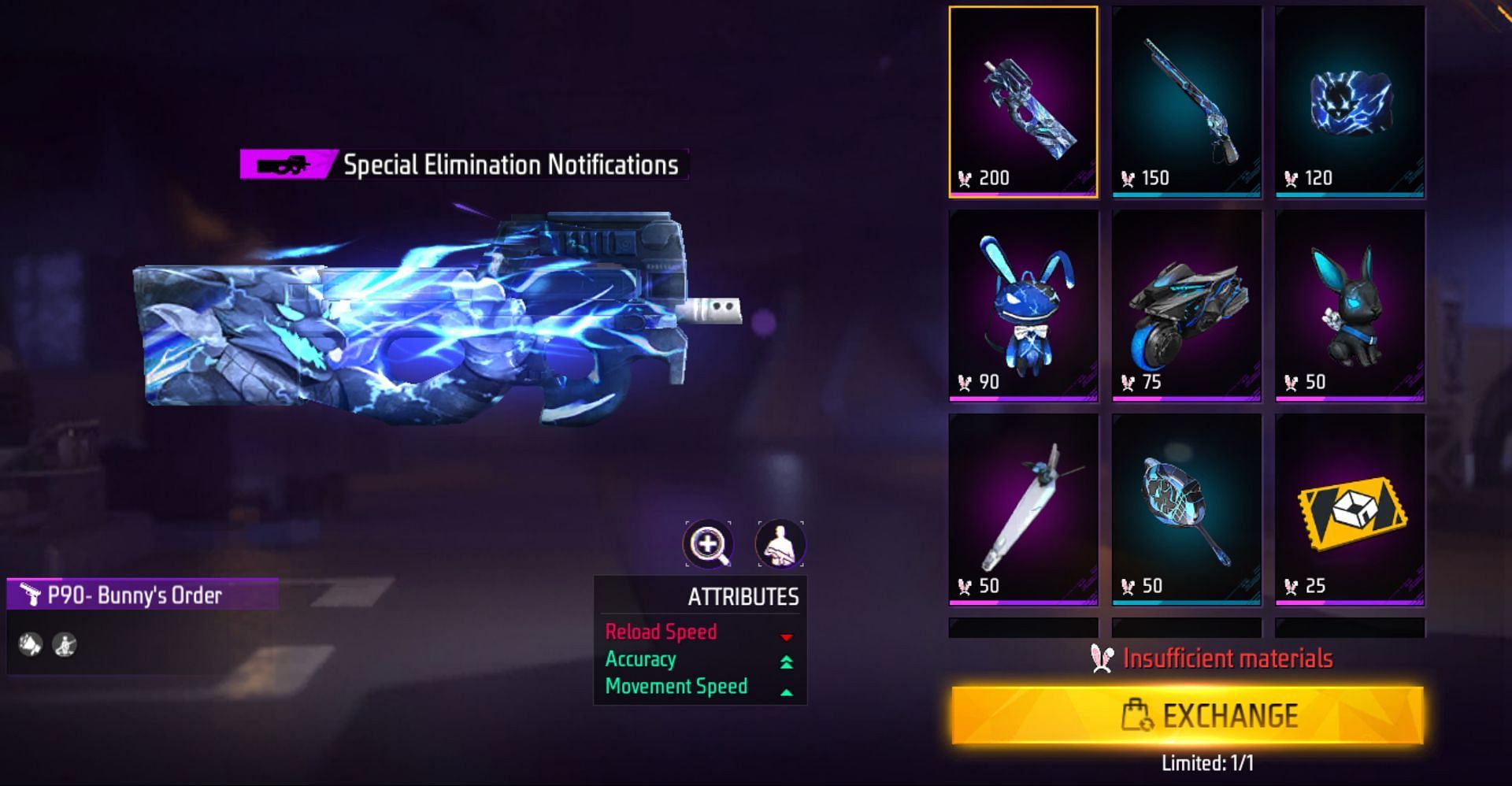Open the magnifier zoom preview
Image resolution: width=1512 pixels, height=786 pixels.
pyautogui.click(x=709, y=543)
